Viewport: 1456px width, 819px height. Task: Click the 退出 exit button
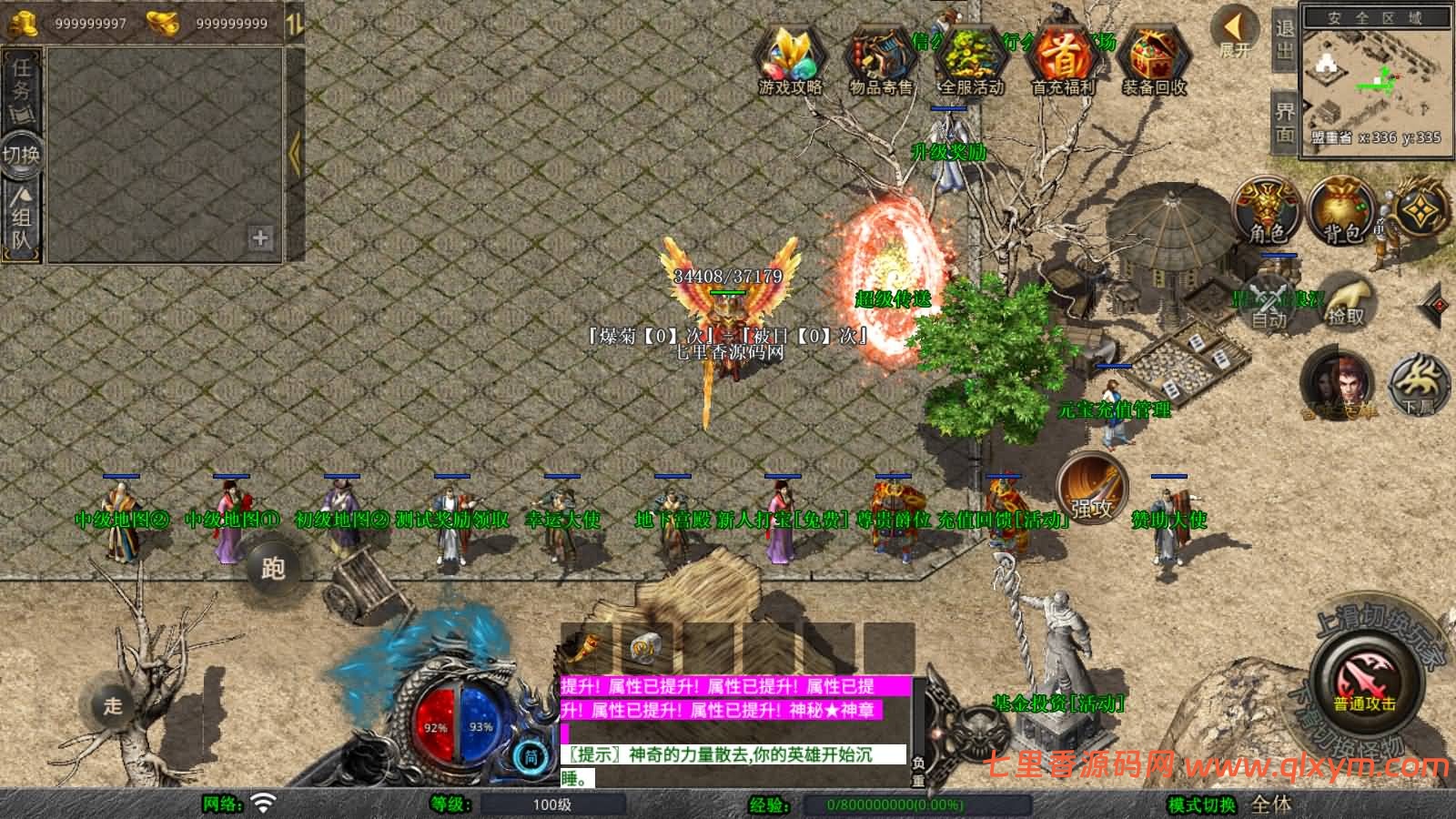pyautogui.click(x=1284, y=40)
